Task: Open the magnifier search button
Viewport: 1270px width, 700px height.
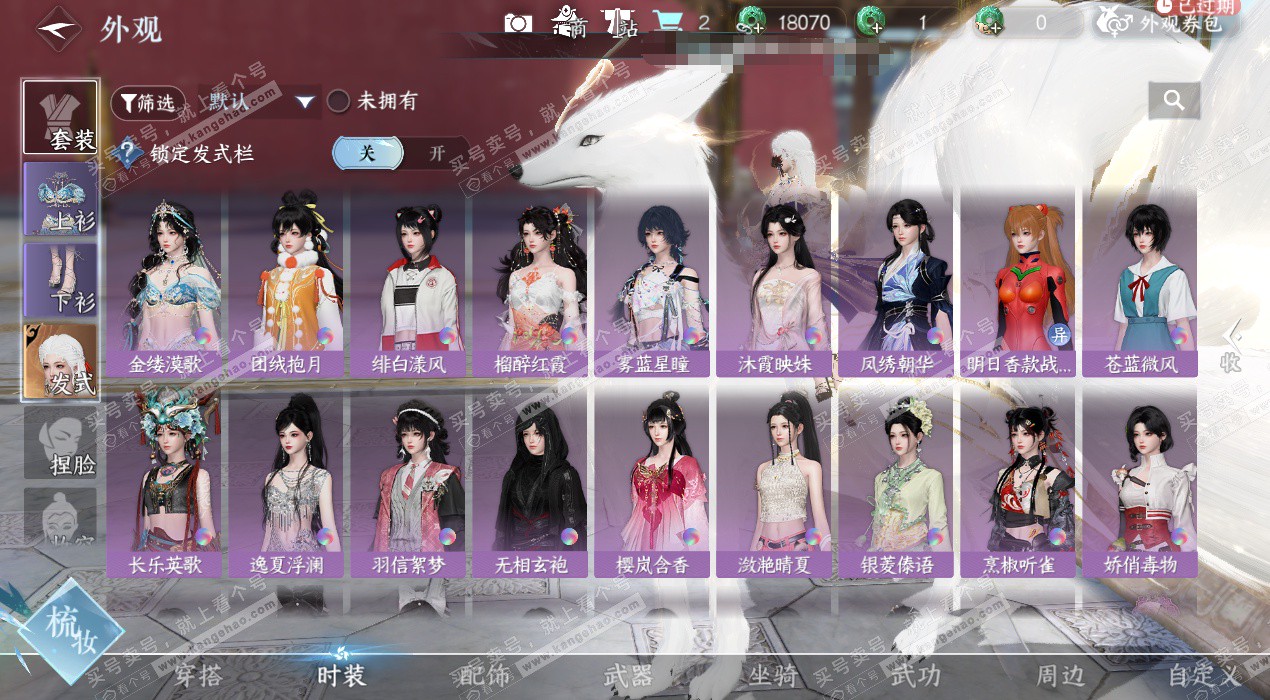Action: click(x=1174, y=100)
